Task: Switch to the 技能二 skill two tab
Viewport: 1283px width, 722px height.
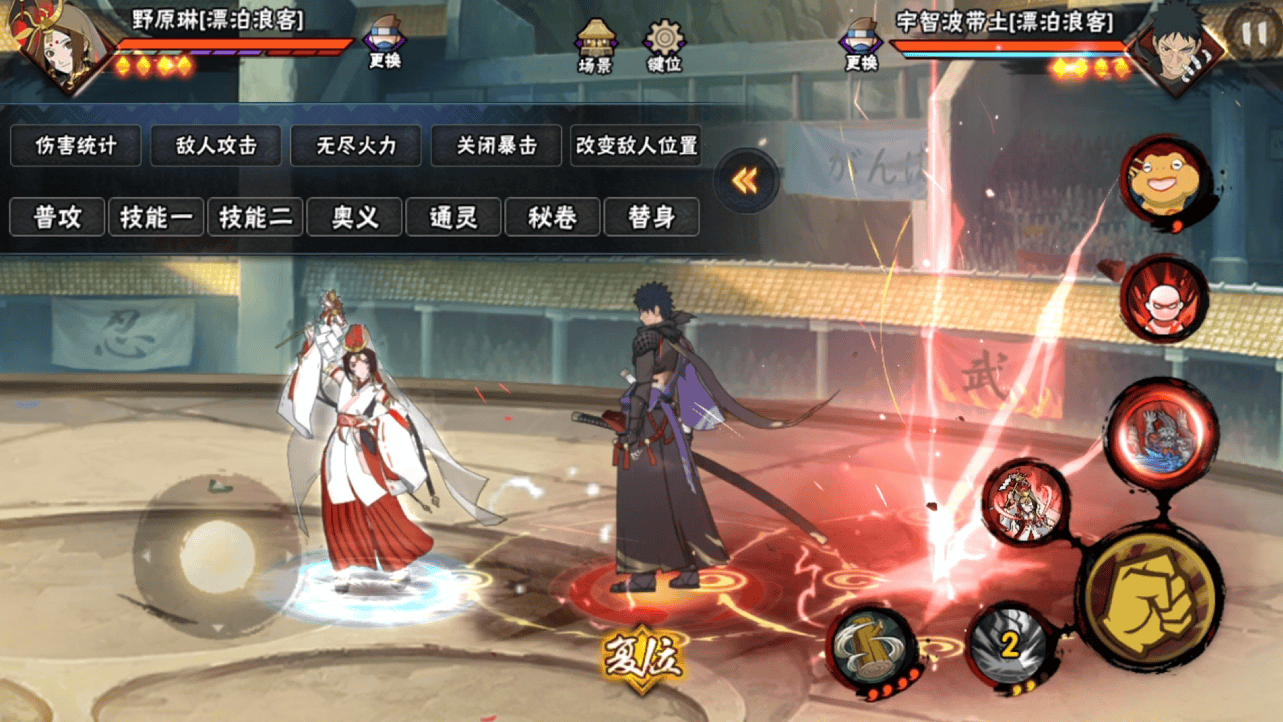Action: coord(255,217)
